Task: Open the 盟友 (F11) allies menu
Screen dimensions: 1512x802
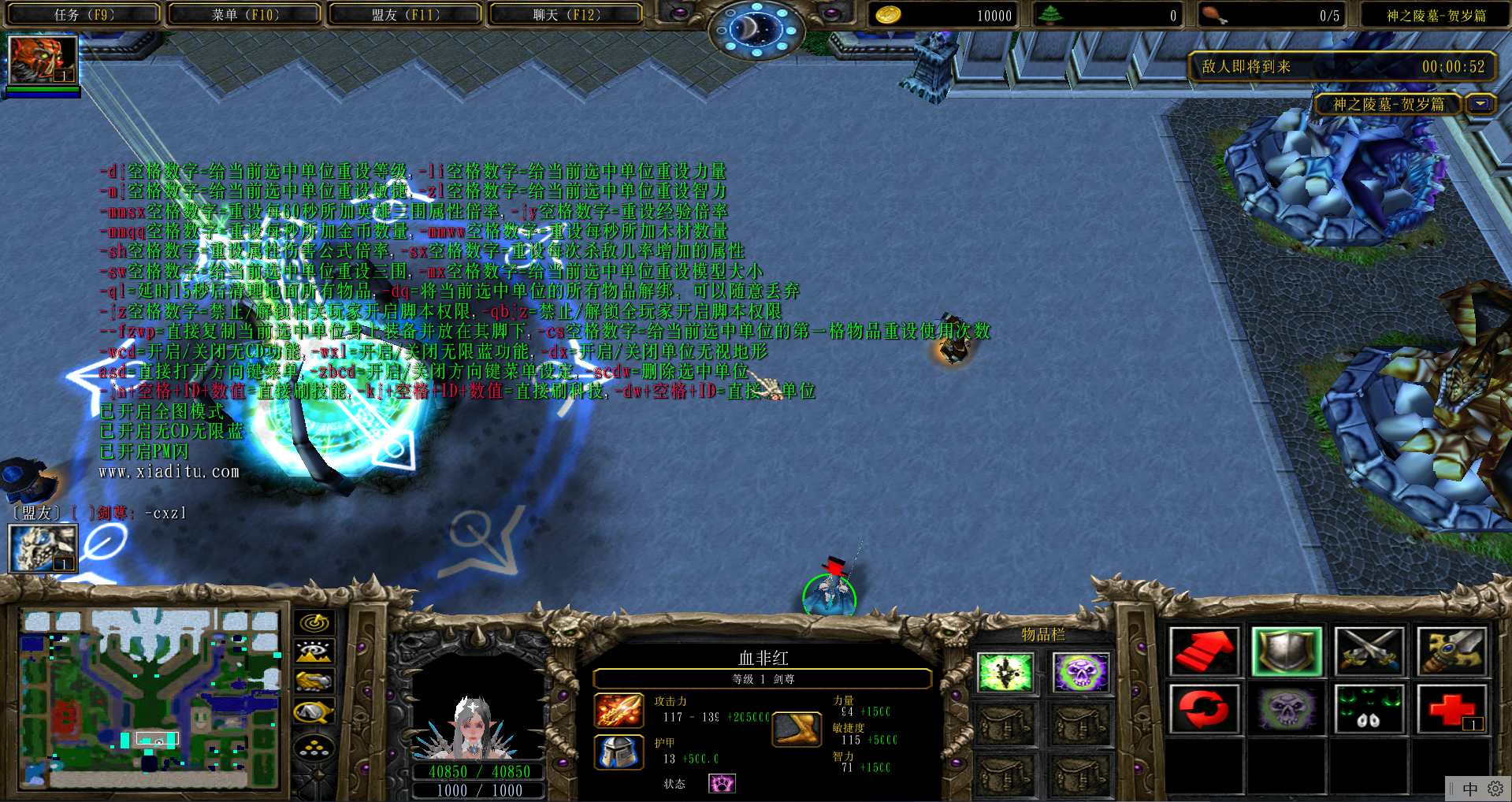Action: click(x=405, y=14)
